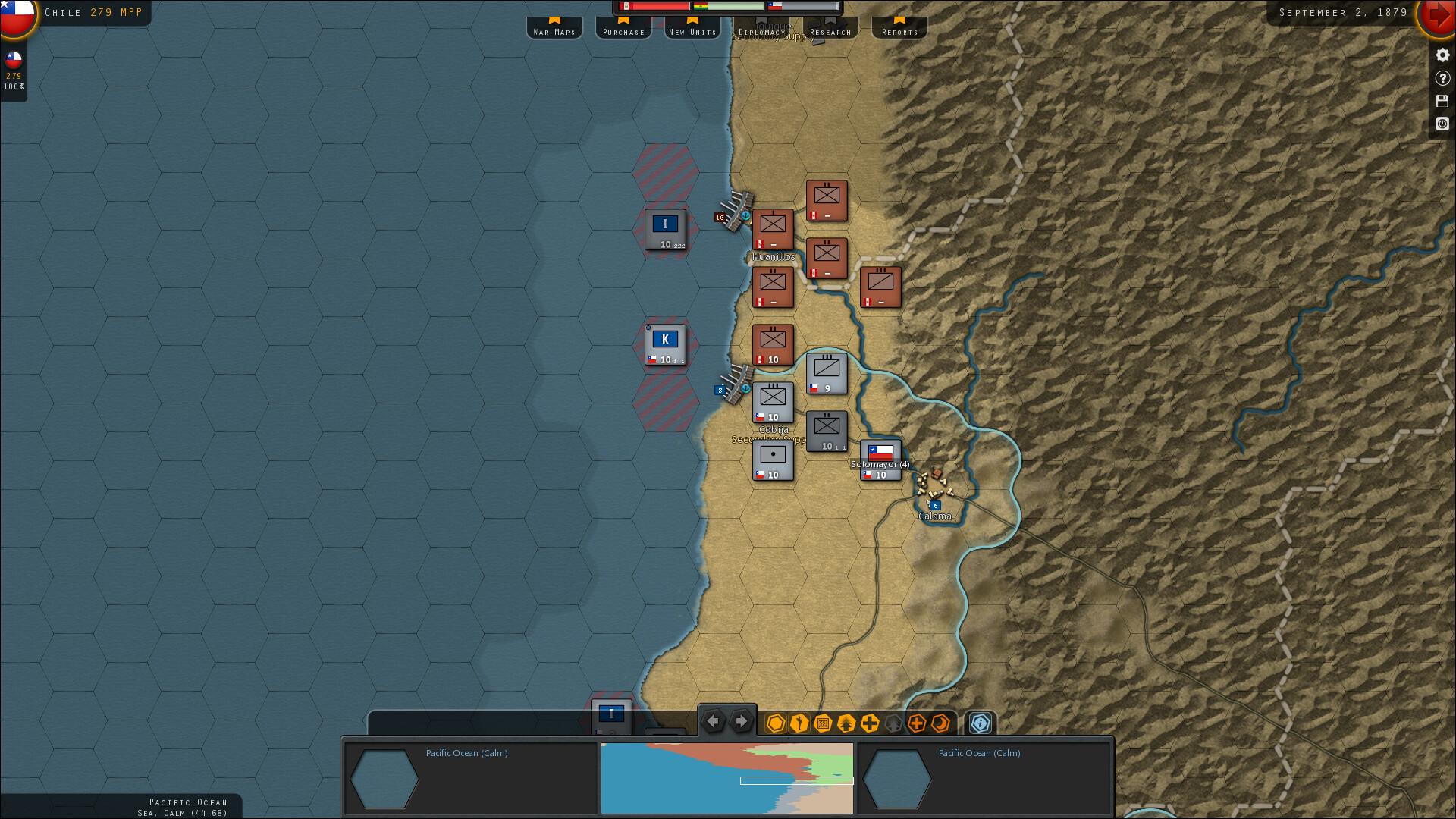The width and height of the screenshot is (1456, 819).
Task: Open the Purchase screen
Action: pyautogui.click(x=623, y=31)
